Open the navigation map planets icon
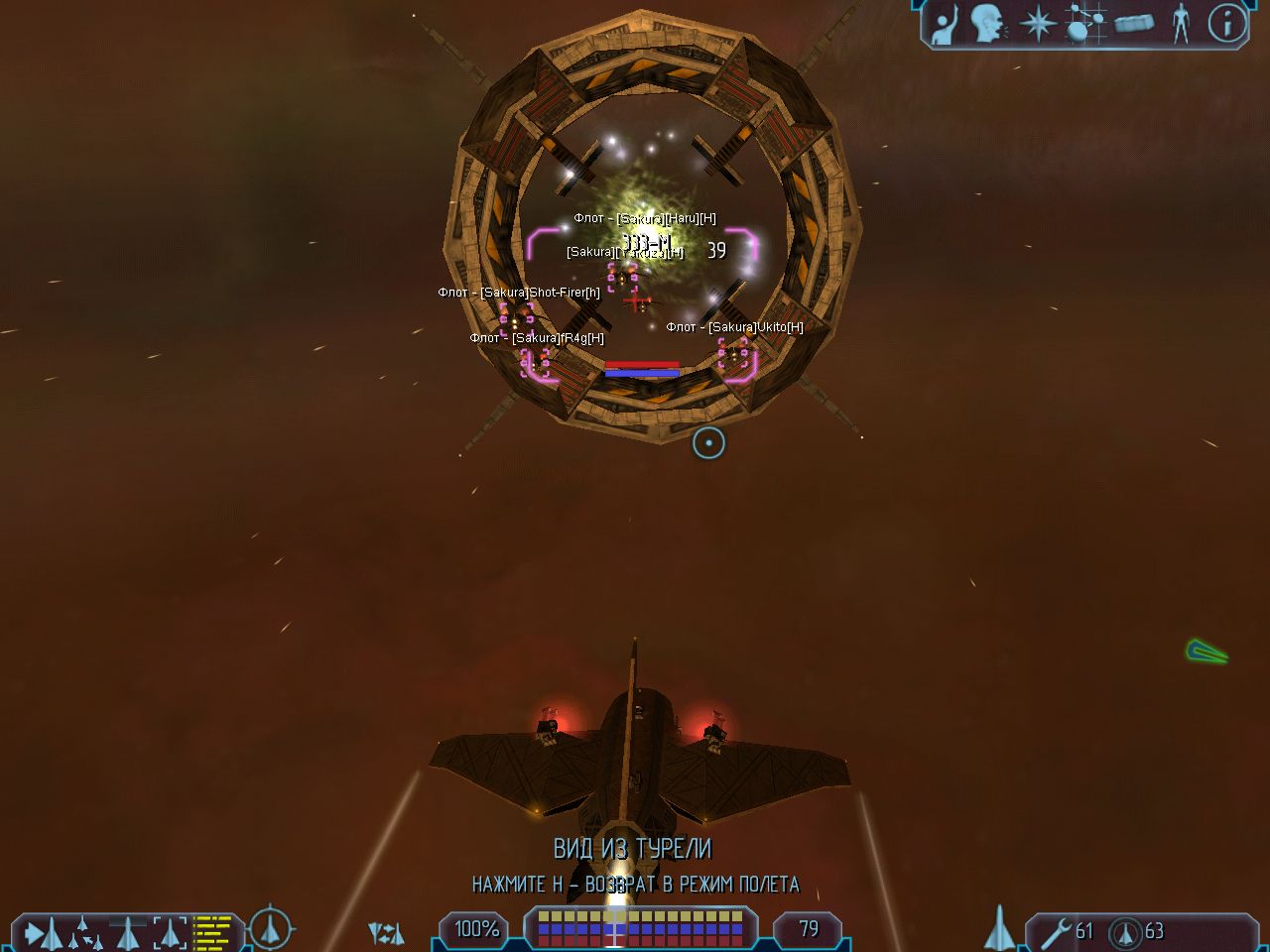The height and width of the screenshot is (952, 1270). tap(1084, 24)
